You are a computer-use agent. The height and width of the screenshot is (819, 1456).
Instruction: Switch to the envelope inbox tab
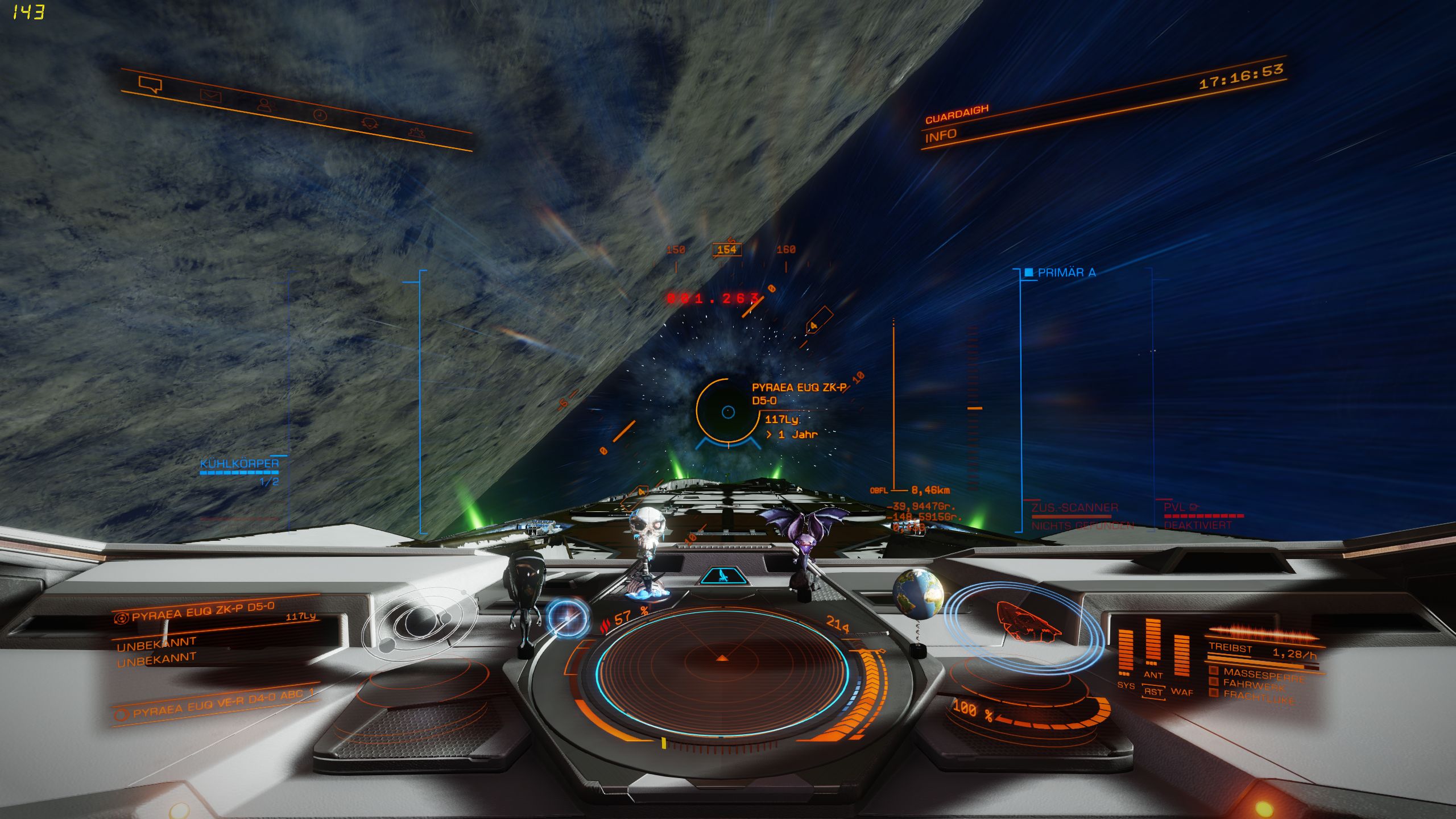pyautogui.click(x=210, y=96)
